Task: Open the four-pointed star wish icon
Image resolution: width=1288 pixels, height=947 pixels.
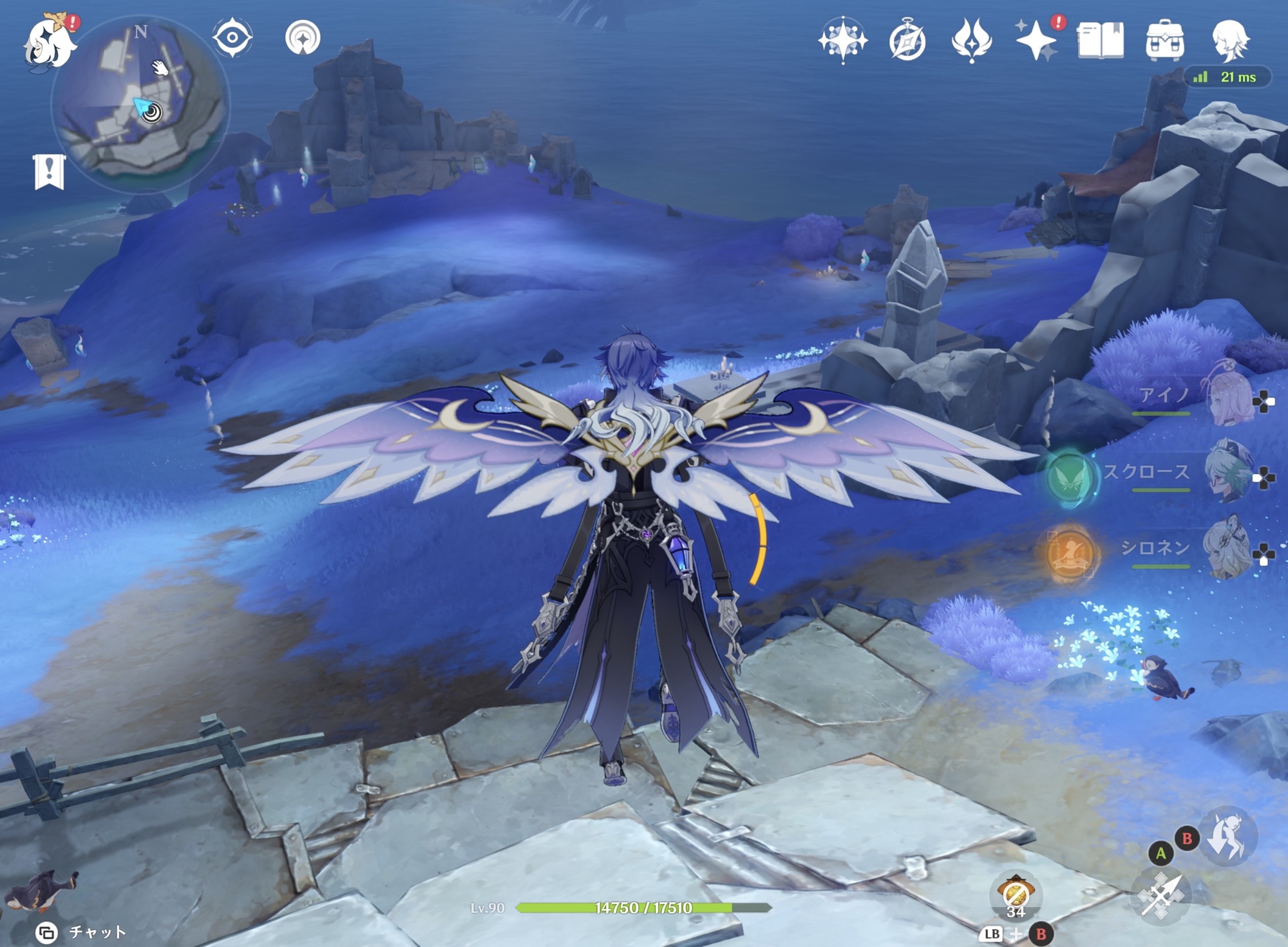Action: (x=842, y=41)
